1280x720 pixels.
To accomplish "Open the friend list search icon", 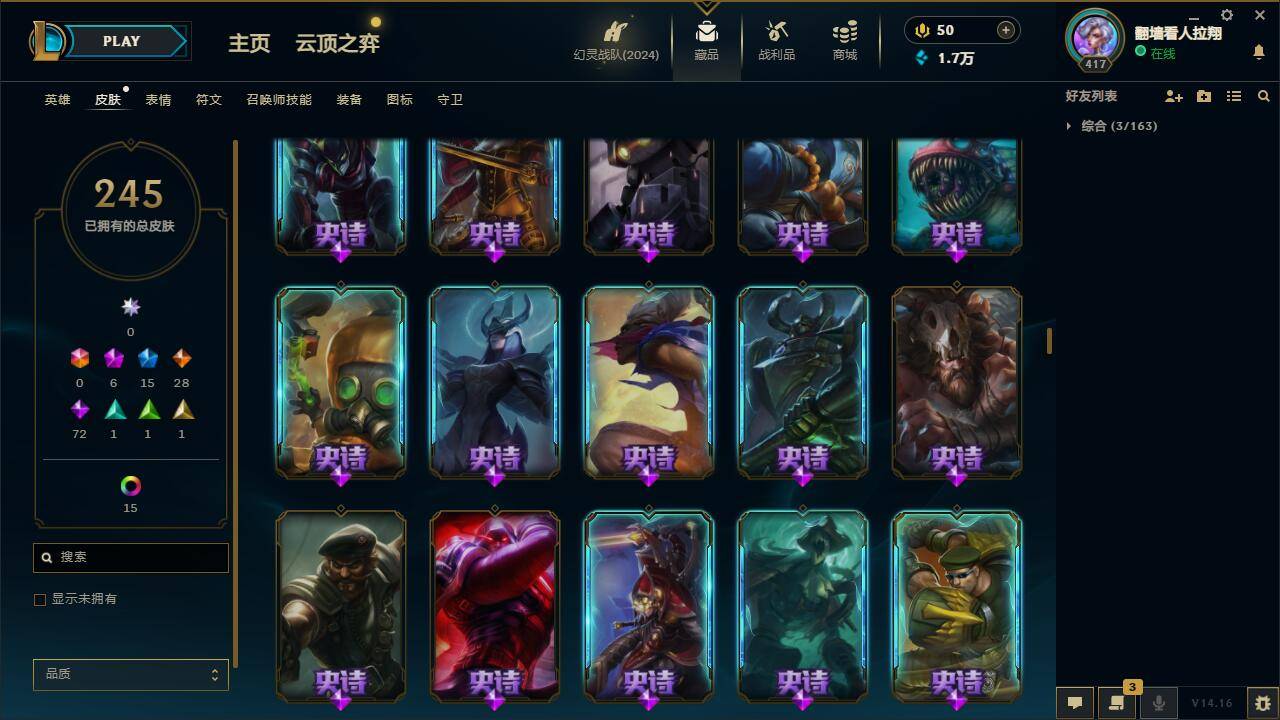I will [x=1263, y=96].
